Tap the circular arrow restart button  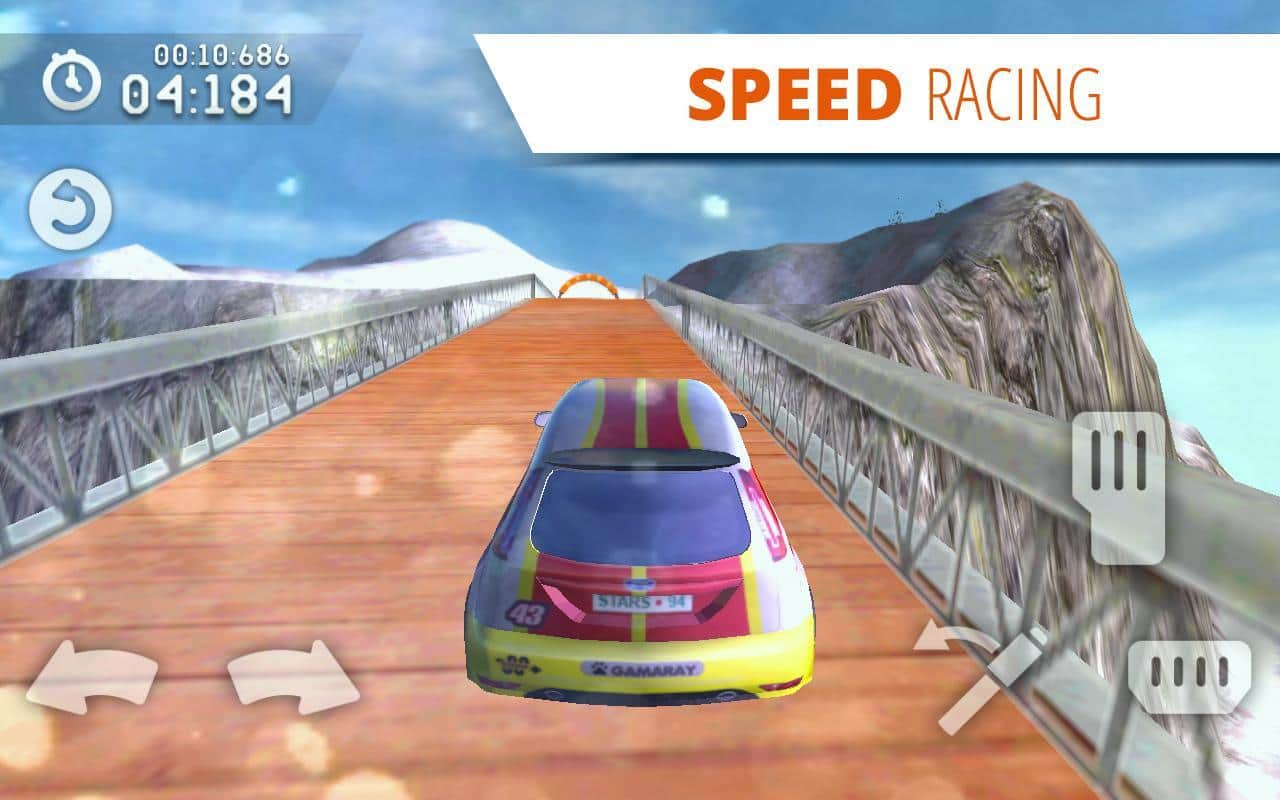70,210
